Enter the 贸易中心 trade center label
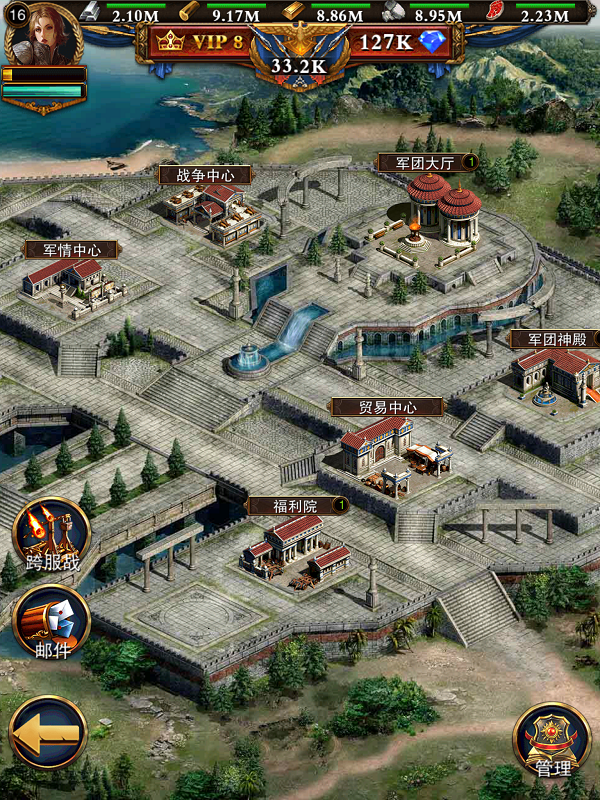600x800 pixels. pos(387,407)
